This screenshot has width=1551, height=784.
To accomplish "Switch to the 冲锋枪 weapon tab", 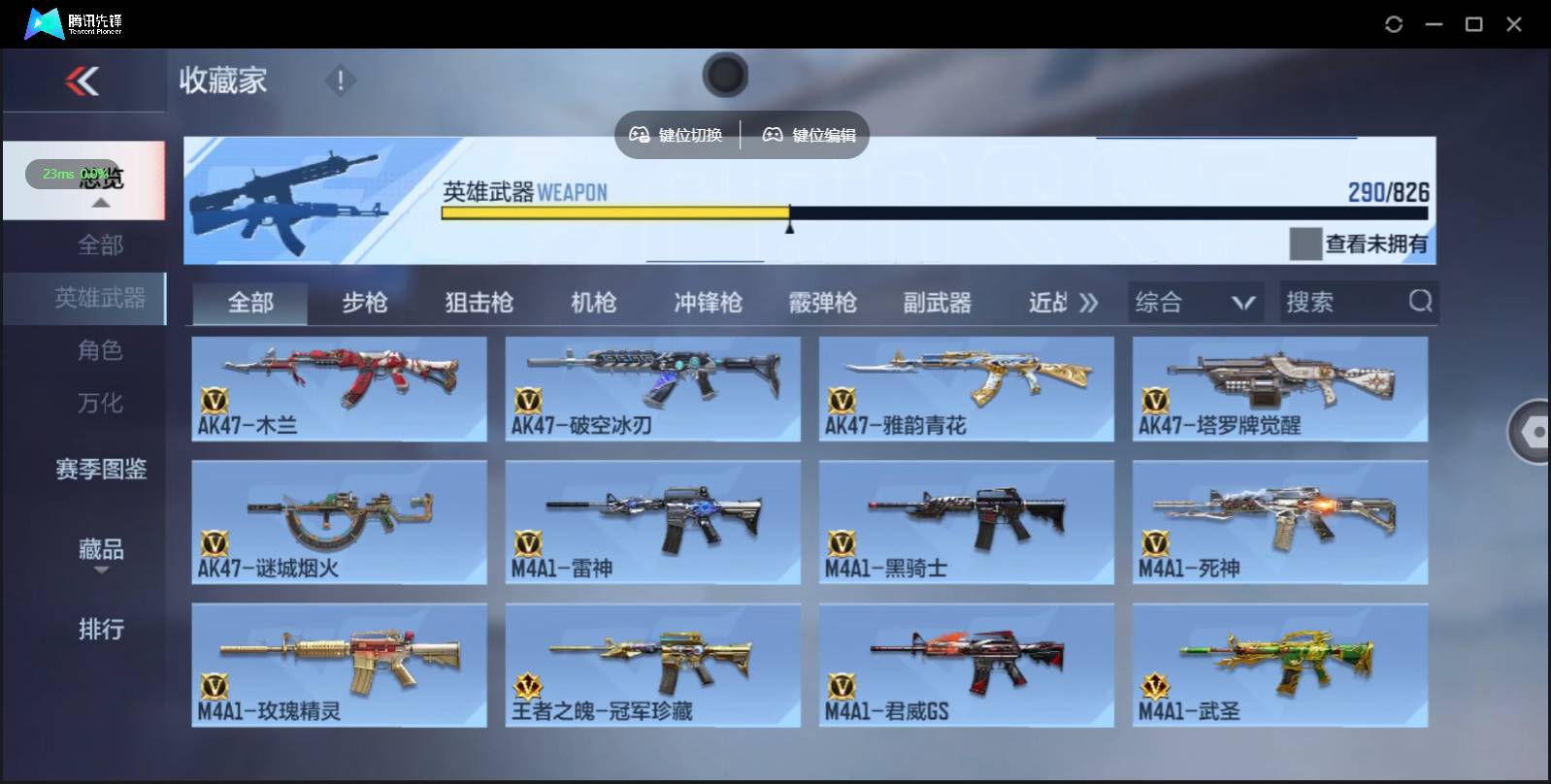I will pos(706,302).
